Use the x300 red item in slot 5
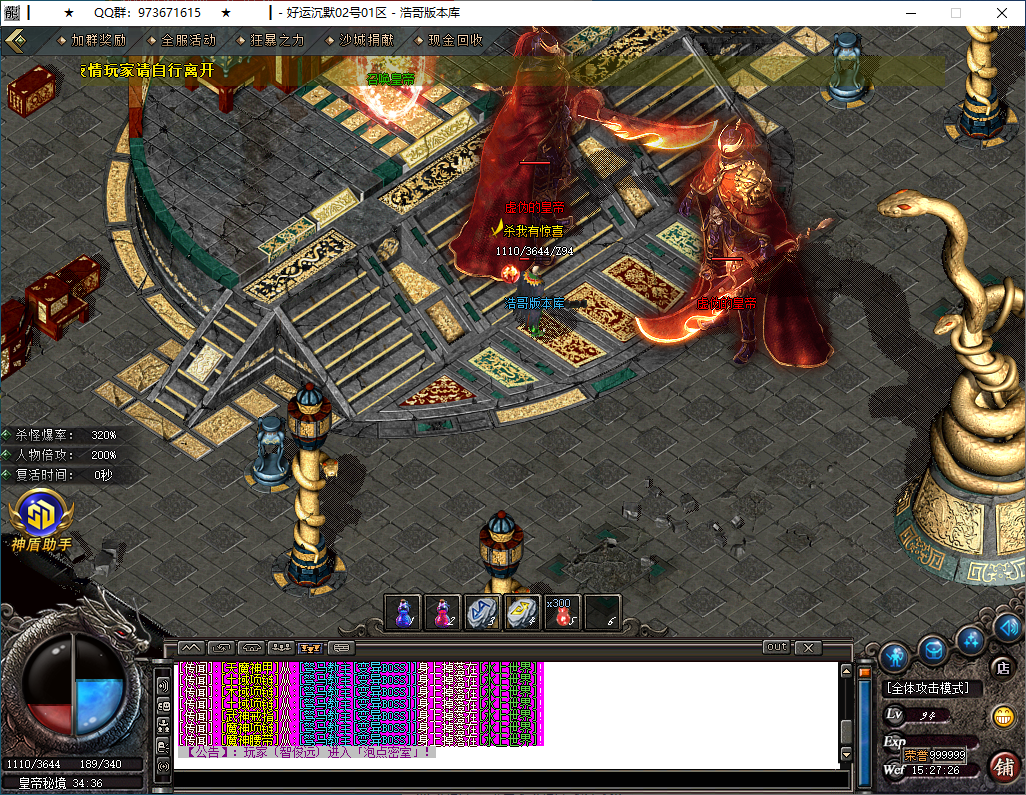 (563, 612)
